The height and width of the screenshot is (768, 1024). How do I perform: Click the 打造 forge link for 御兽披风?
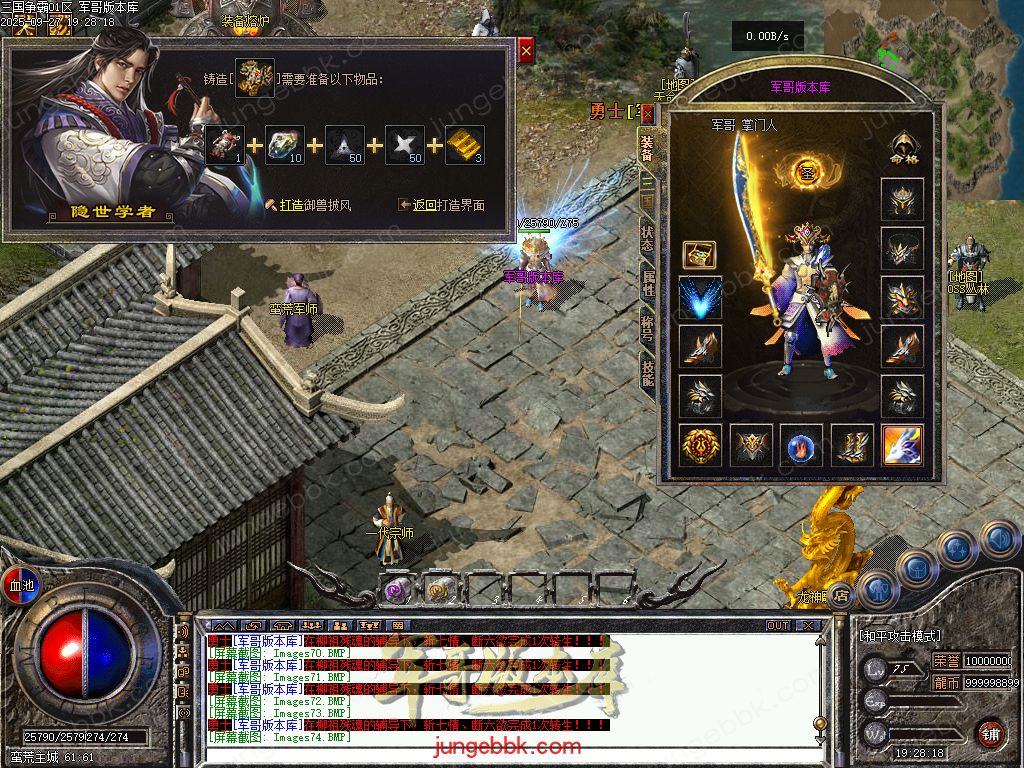(x=291, y=205)
